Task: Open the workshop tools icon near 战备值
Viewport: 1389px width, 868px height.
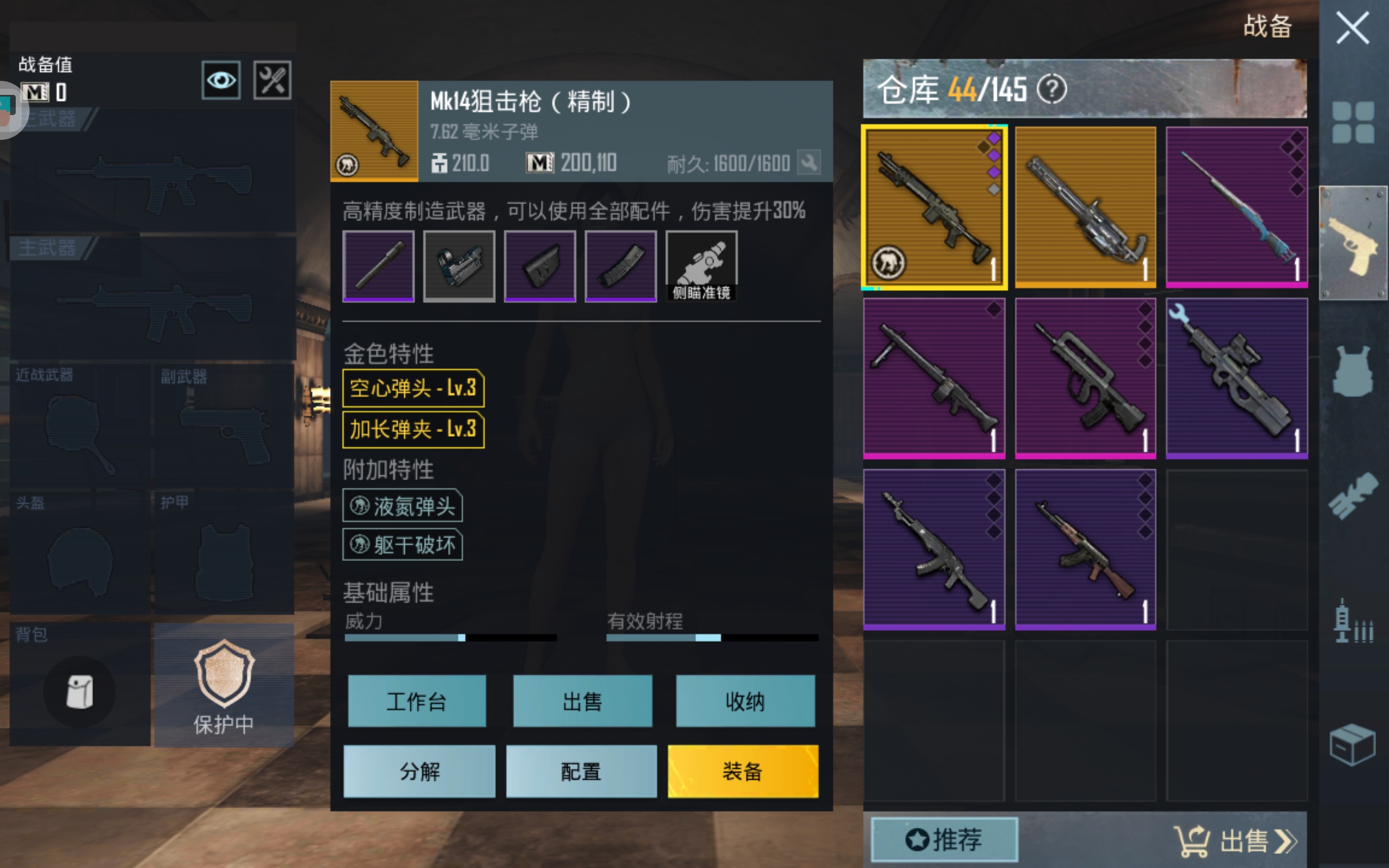Action: point(272,80)
